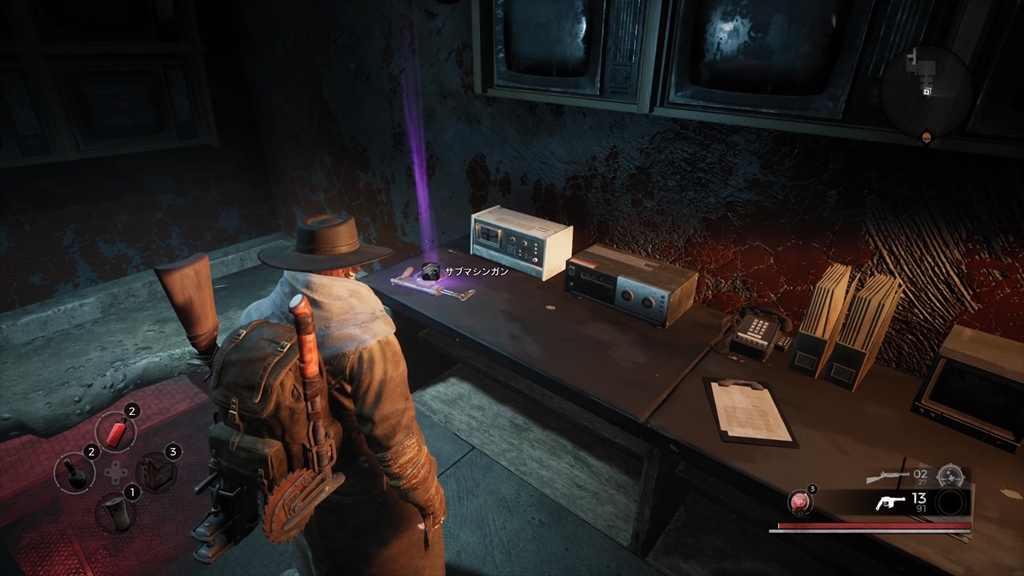Click the empty handgun mod slot
The width and height of the screenshot is (1024, 576).
(x=953, y=503)
